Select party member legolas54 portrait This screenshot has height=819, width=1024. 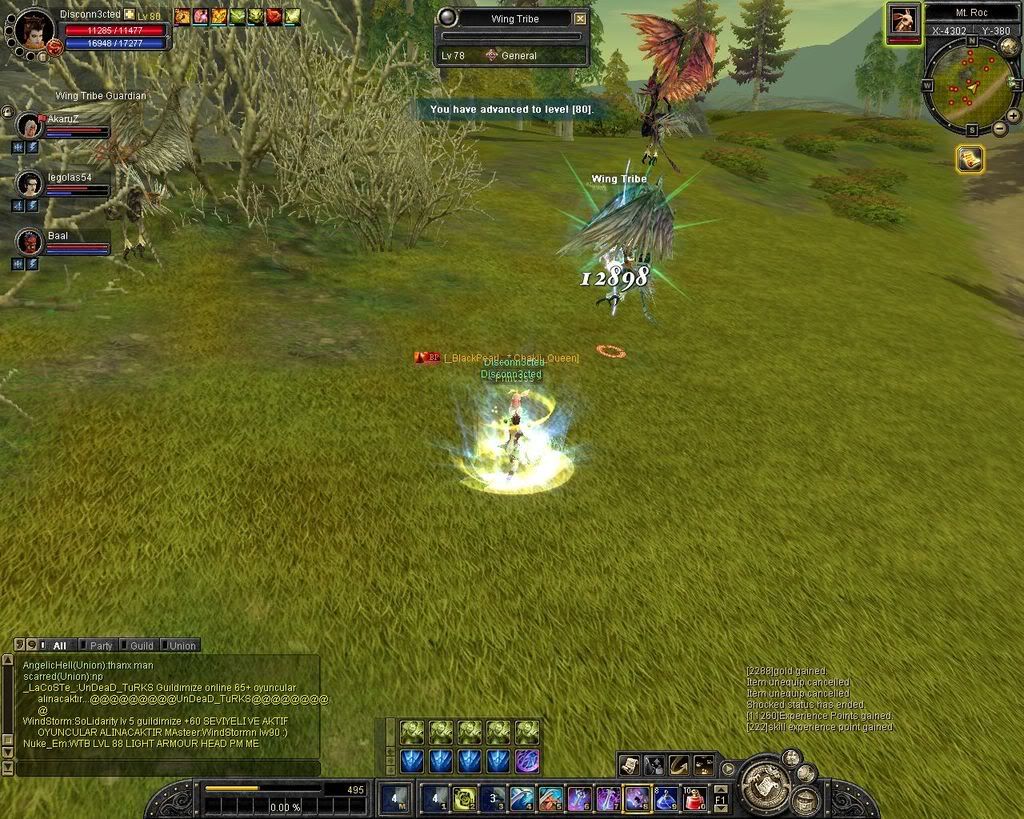point(29,184)
